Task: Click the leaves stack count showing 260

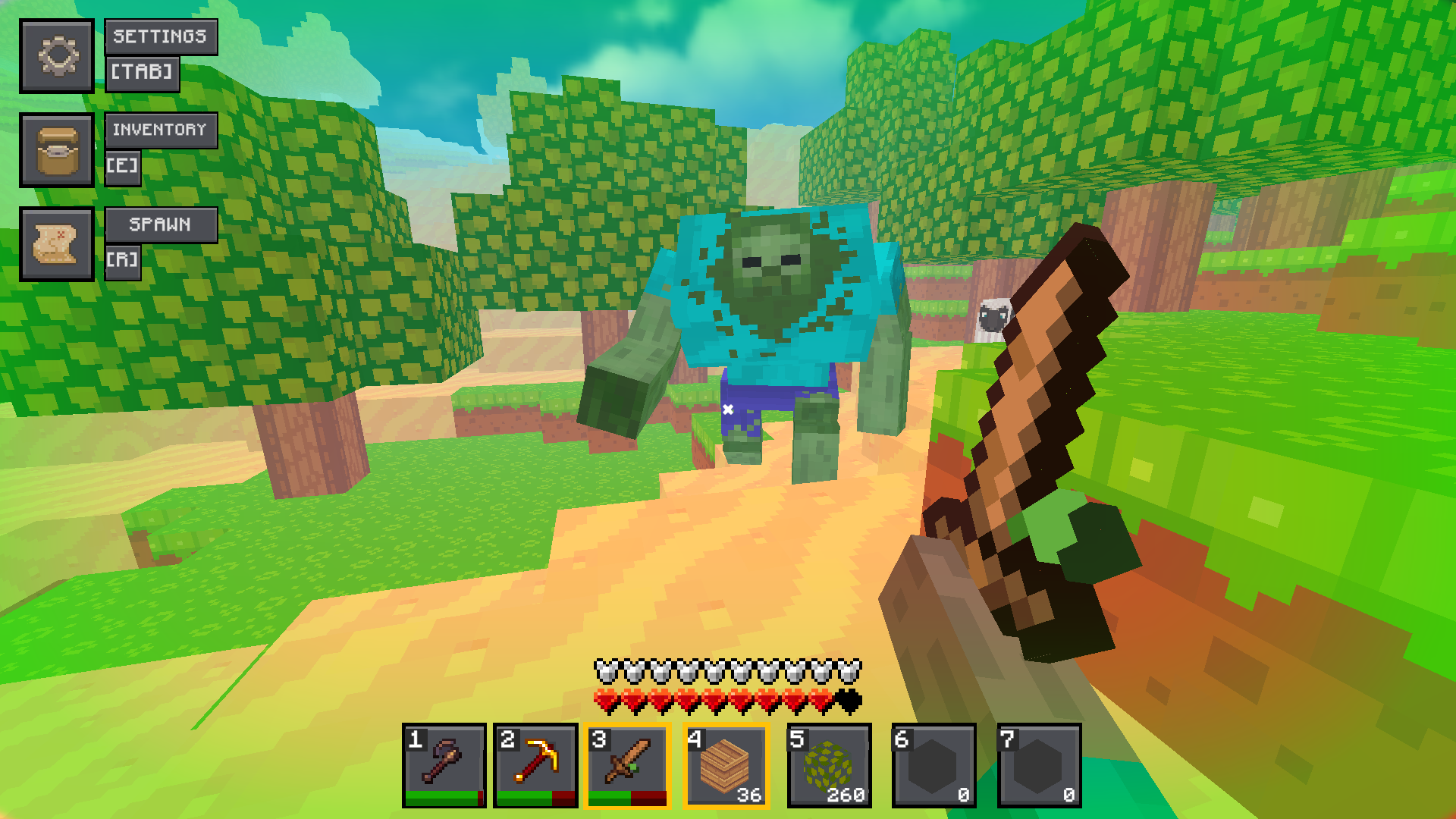Action: coord(848,794)
